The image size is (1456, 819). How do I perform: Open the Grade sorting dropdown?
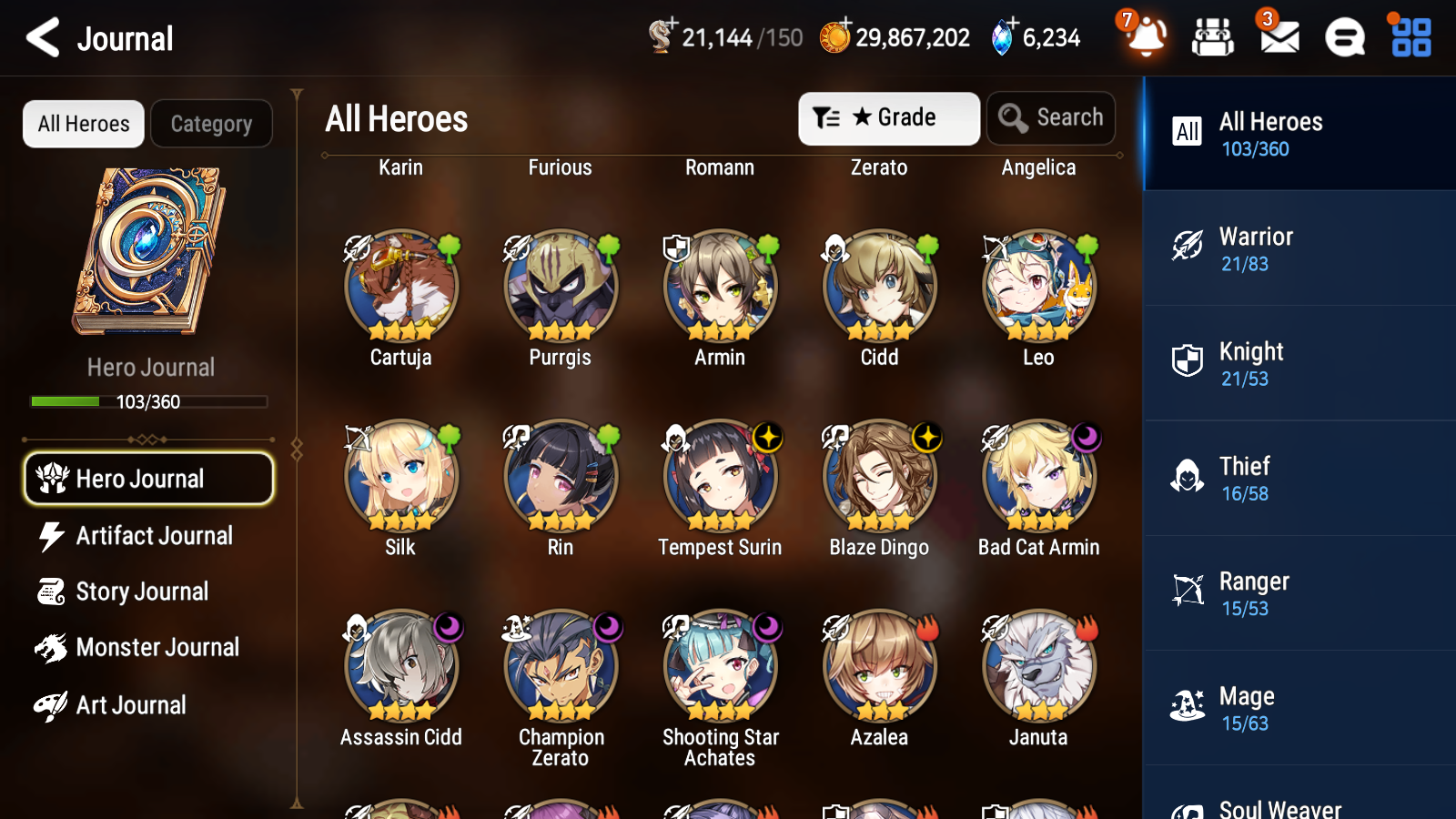coord(888,117)
